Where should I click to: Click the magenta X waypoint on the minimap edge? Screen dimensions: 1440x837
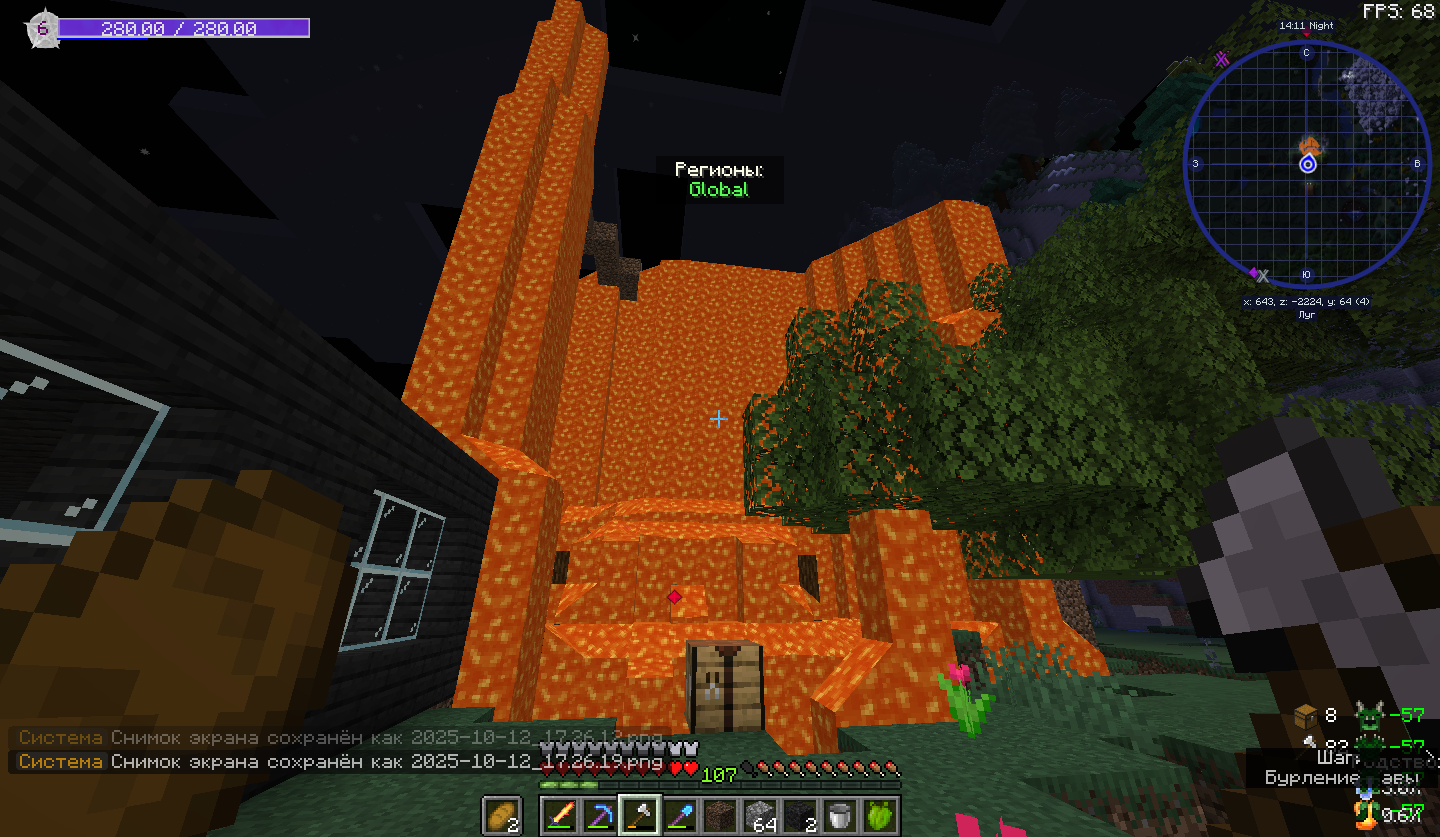(1221, 59)
